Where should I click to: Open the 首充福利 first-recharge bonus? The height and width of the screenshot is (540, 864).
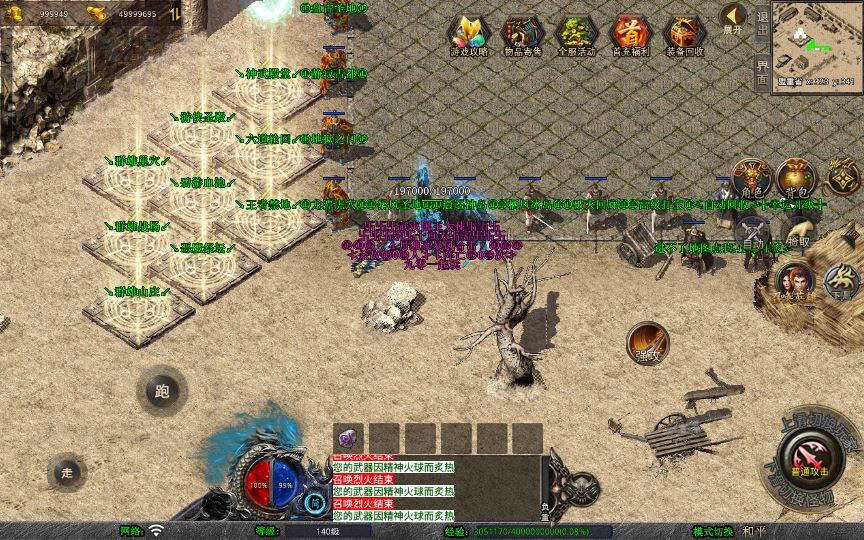click(630, 35)
